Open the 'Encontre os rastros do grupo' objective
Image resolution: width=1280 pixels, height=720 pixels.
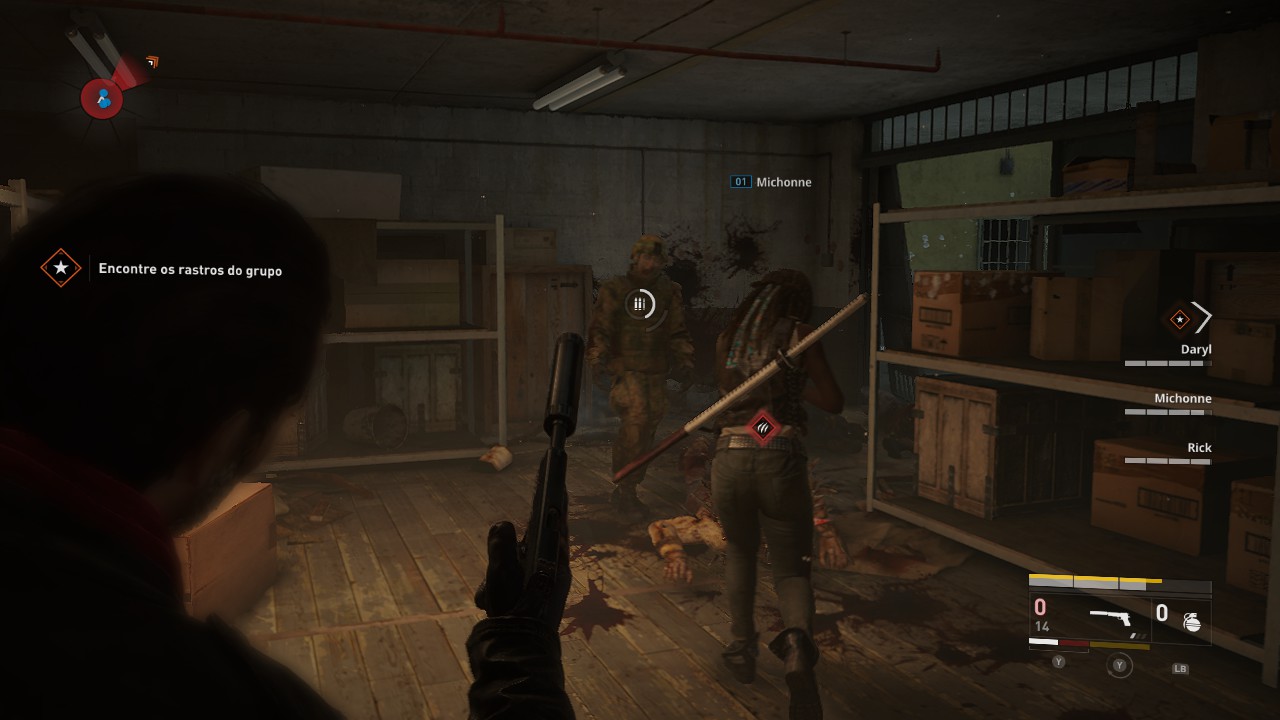click(190, 270)
